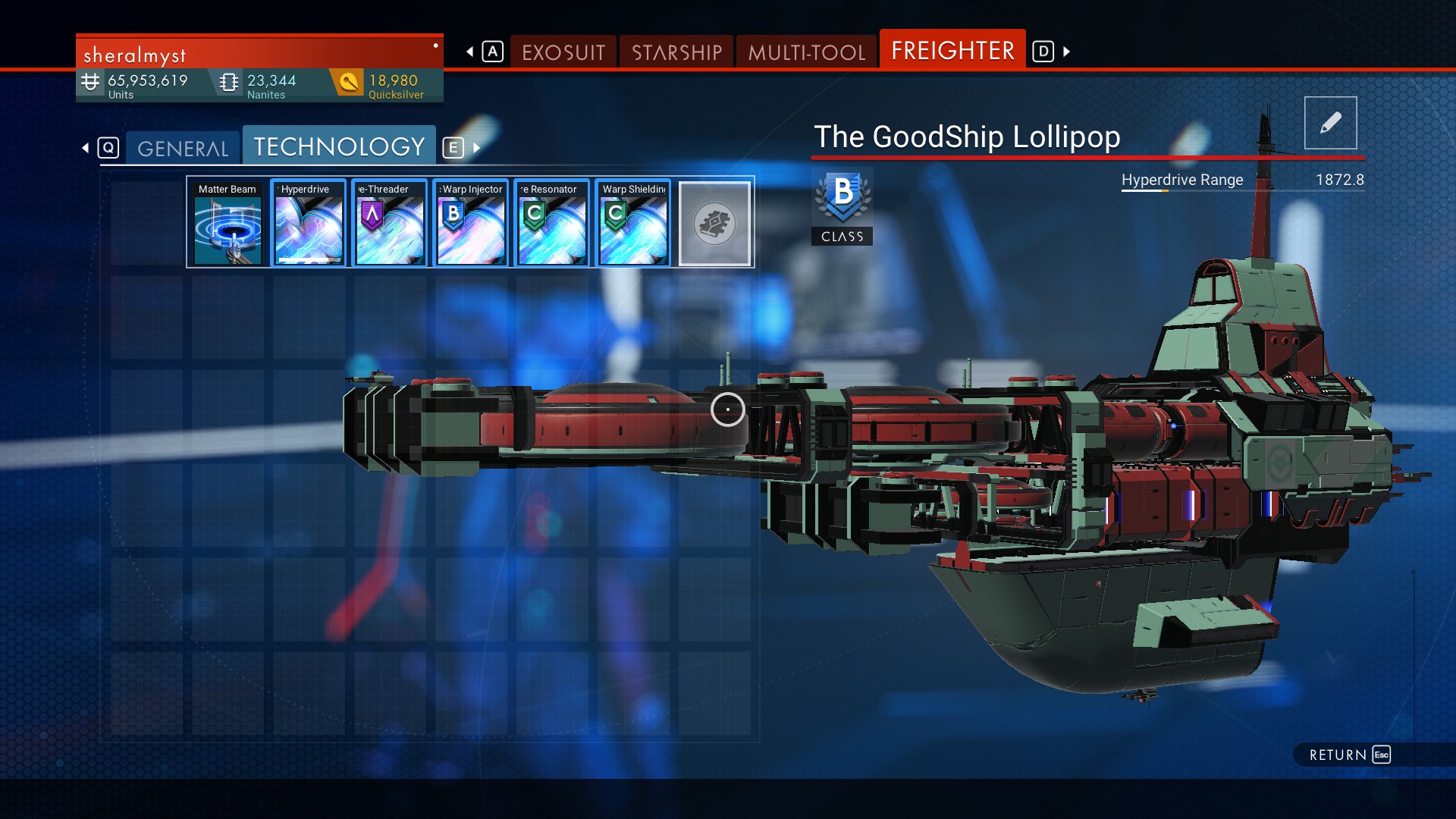The height and width of the screenshot is (819, 1456).
Task: Open the Starship tab
Action: 676,52
